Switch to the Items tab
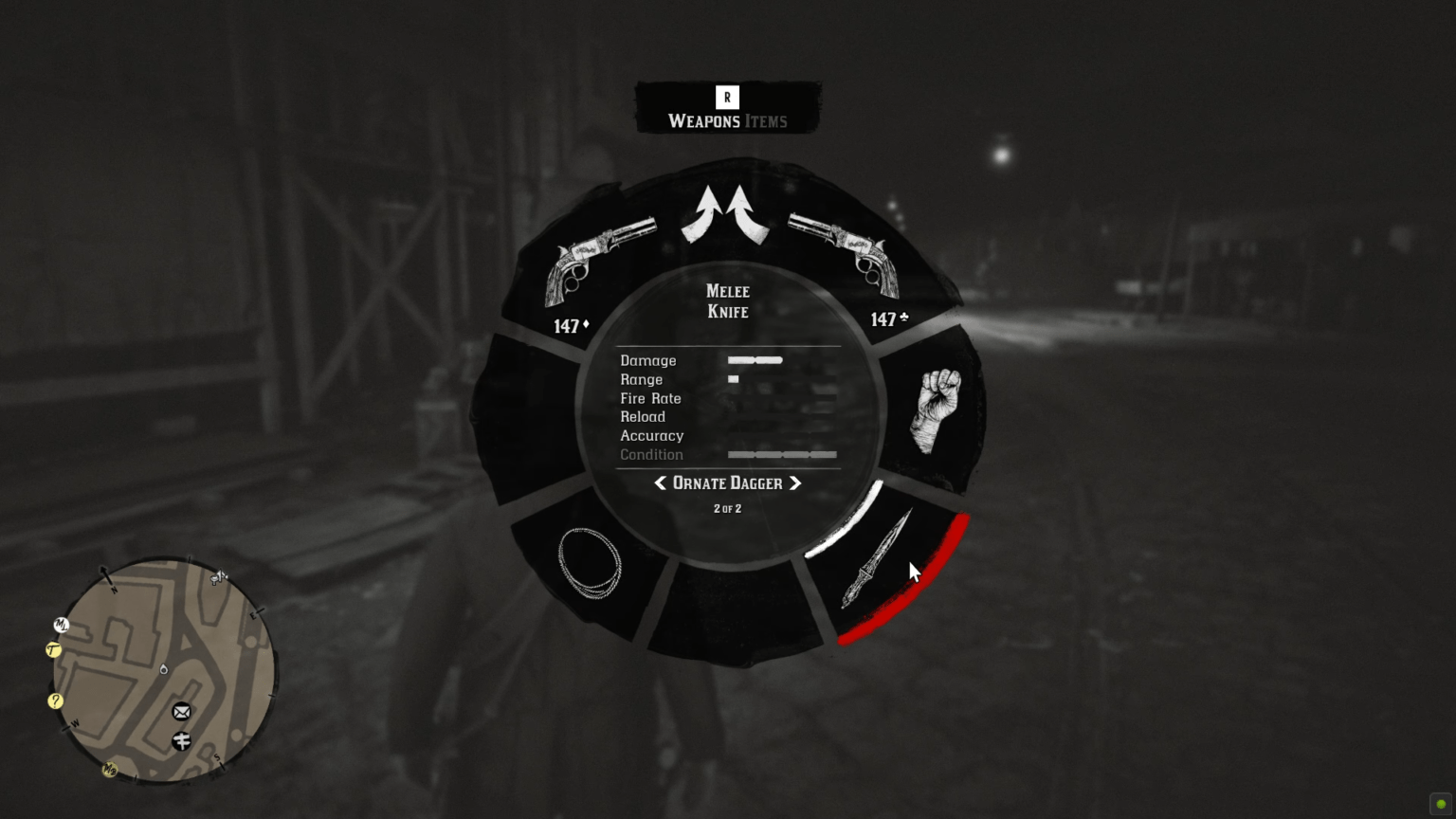Image resolution: width=1456 pixels, height=819 pixels. click(768, 121)
